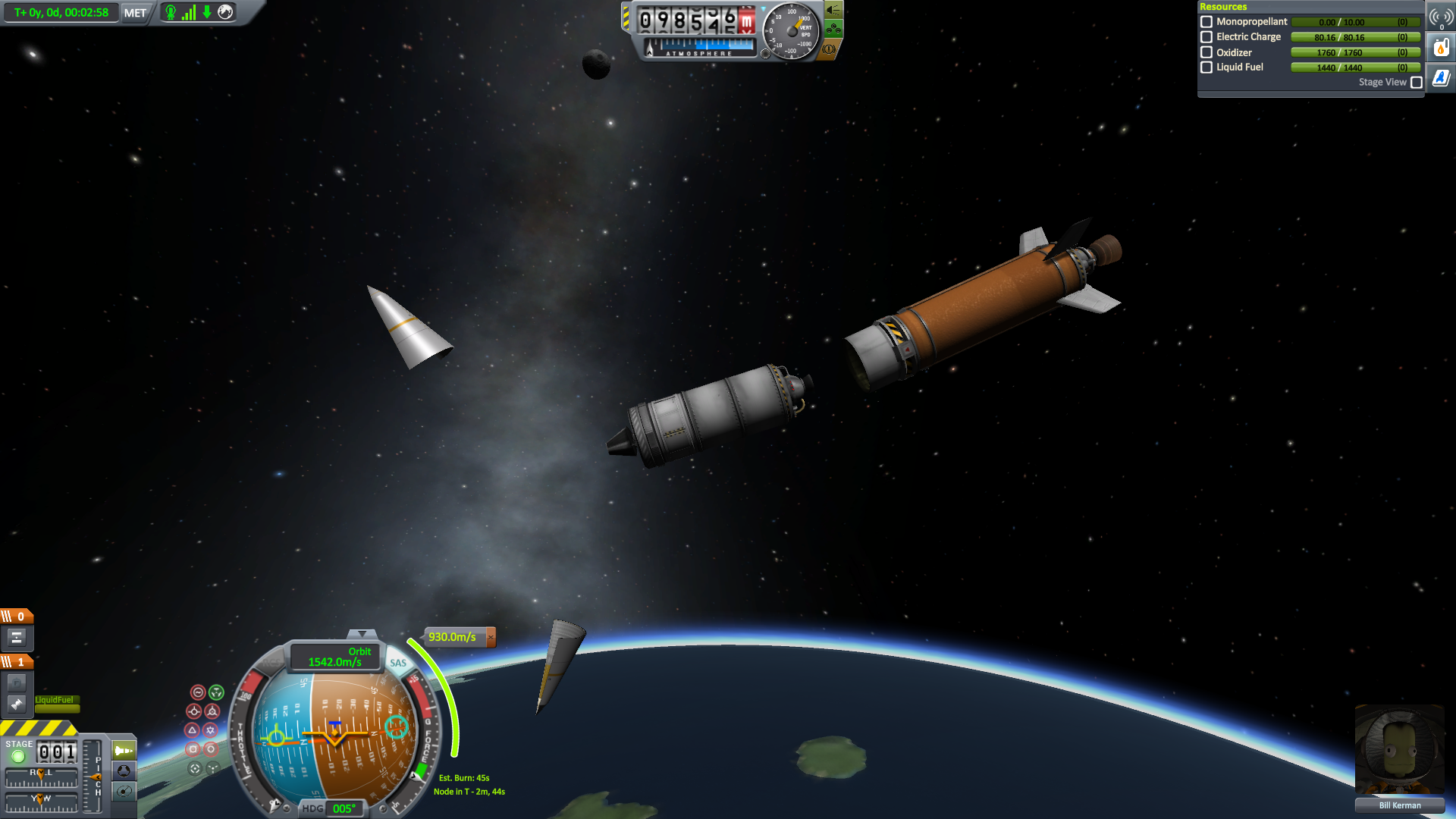Open the KSPedia rocket book icon
The width and height of the screenshot is (1456, 819).
pos(1441,78)
